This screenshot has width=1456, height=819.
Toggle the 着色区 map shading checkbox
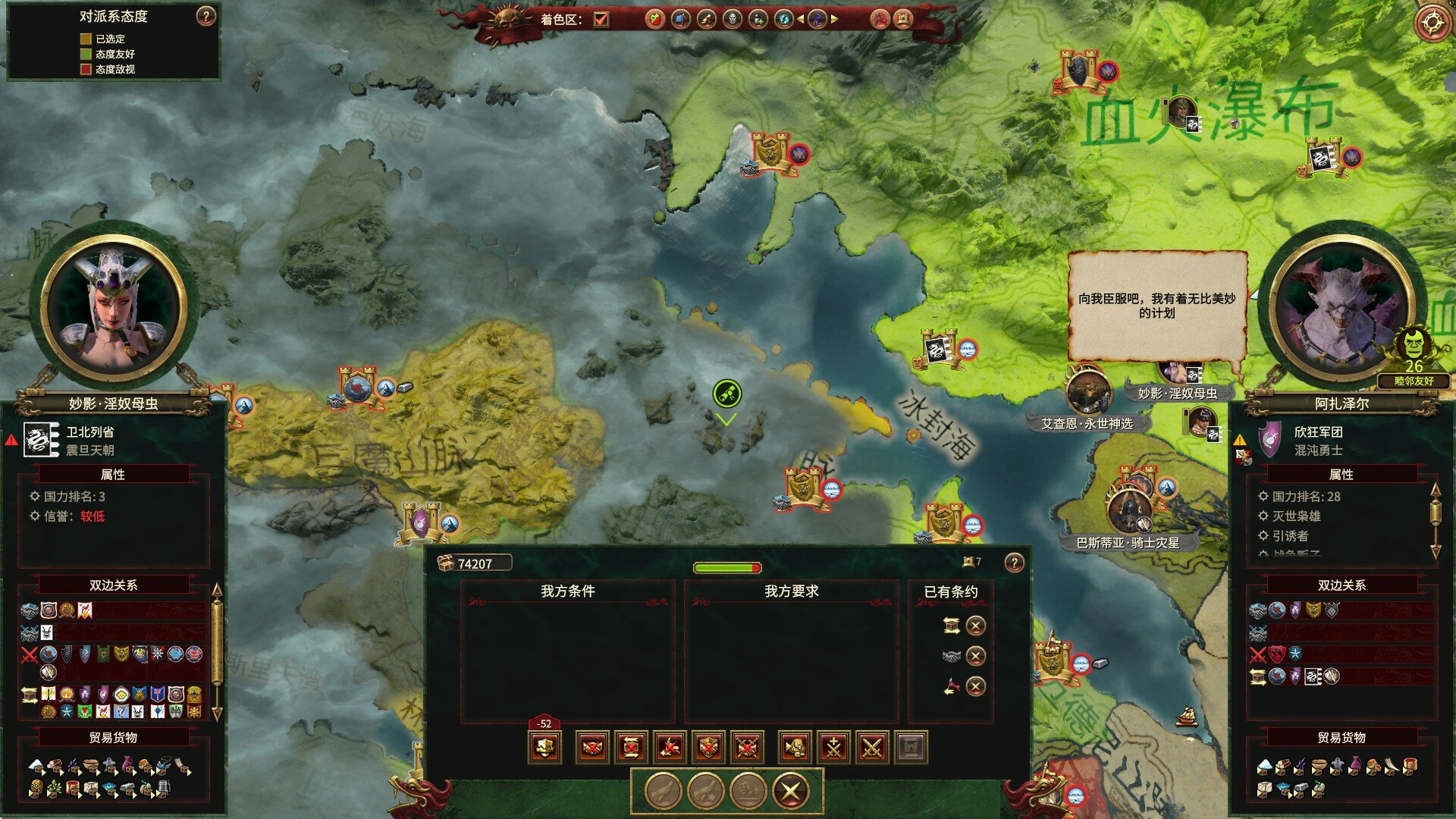click(x=601, y=19)
